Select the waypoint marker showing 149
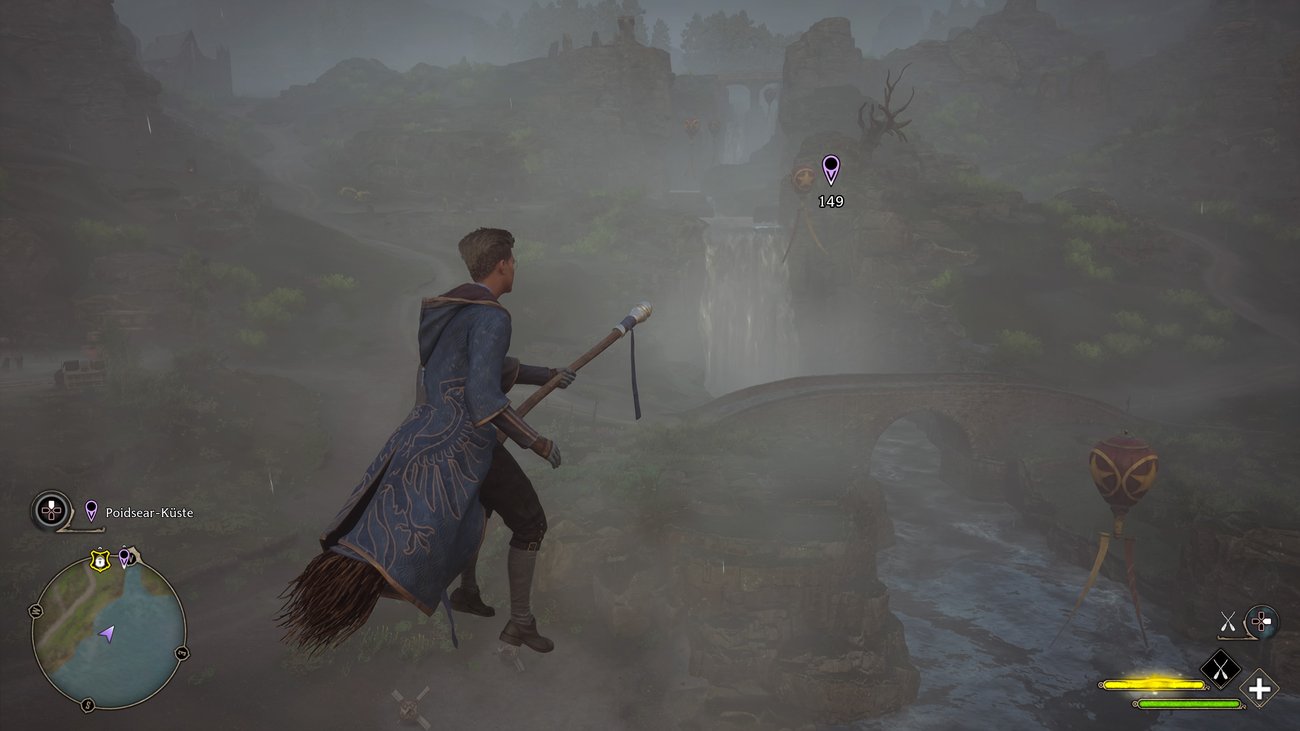 click(x=830, y=170)
